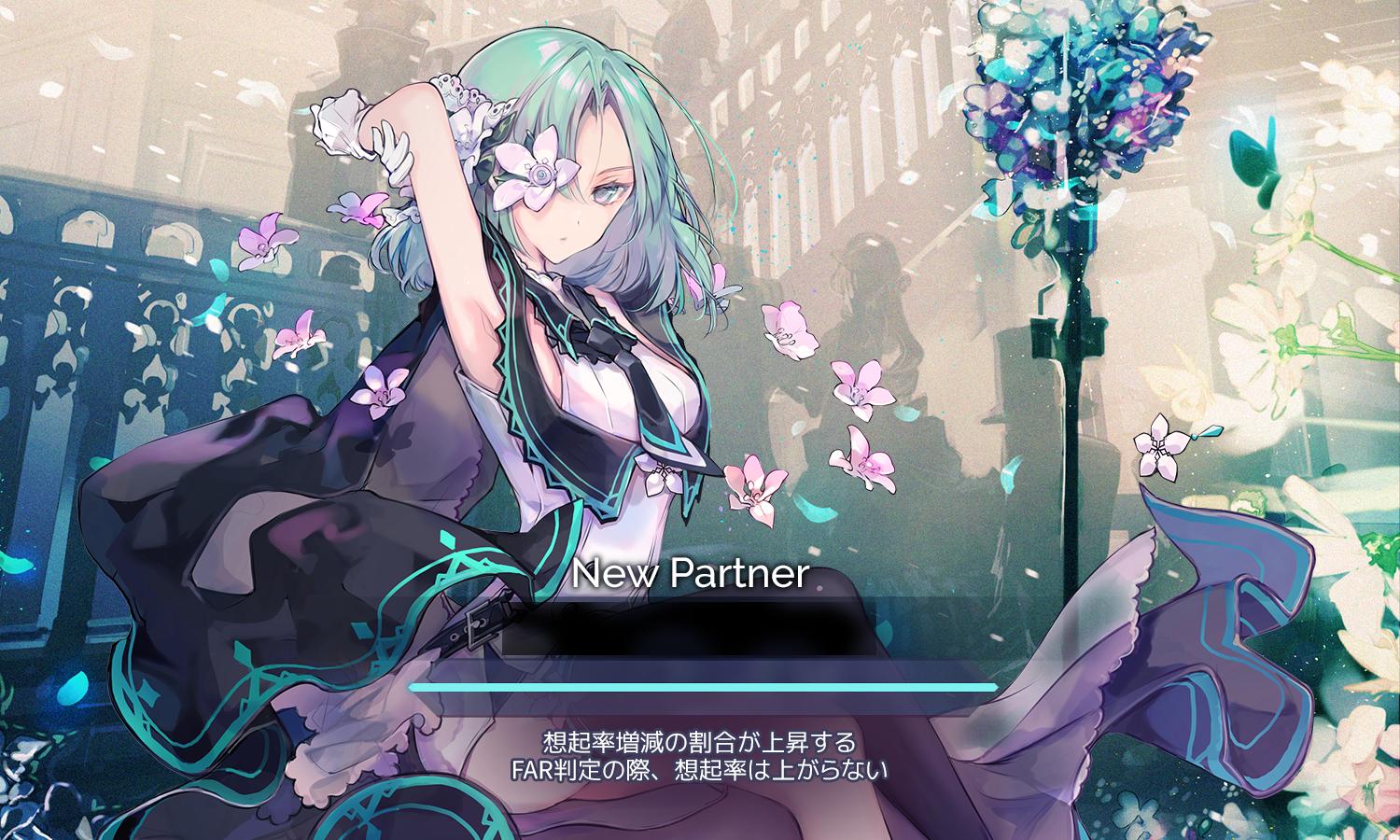Click the FAR判定 description line
This screenshot has height=840, width=1400.
click(702, 773)
